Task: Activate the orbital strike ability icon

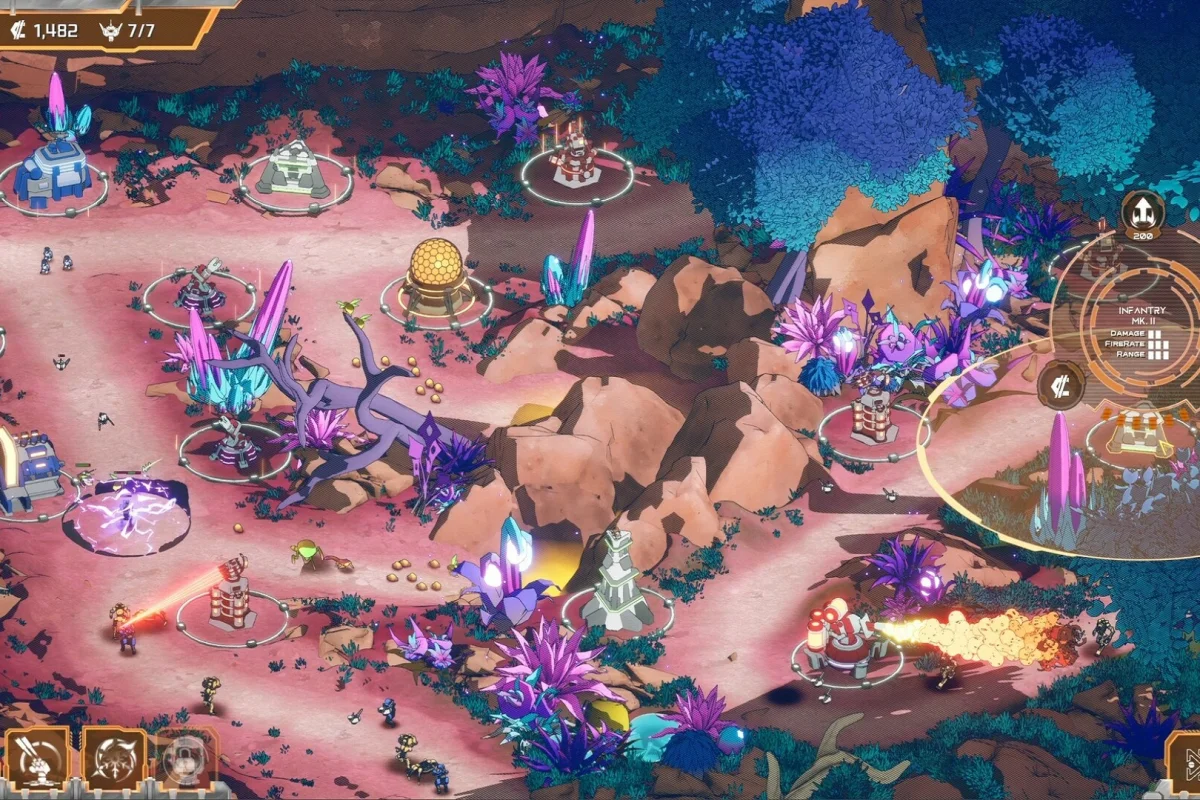Action: [37, 759]
